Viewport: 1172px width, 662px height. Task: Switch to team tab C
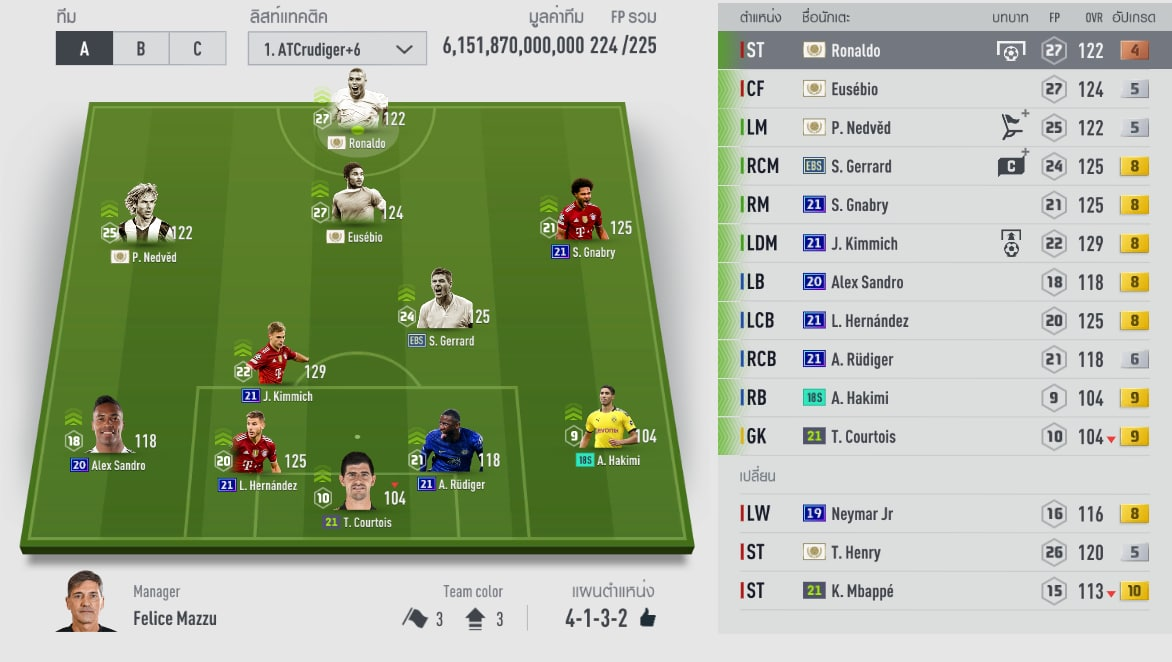[197, 49]
